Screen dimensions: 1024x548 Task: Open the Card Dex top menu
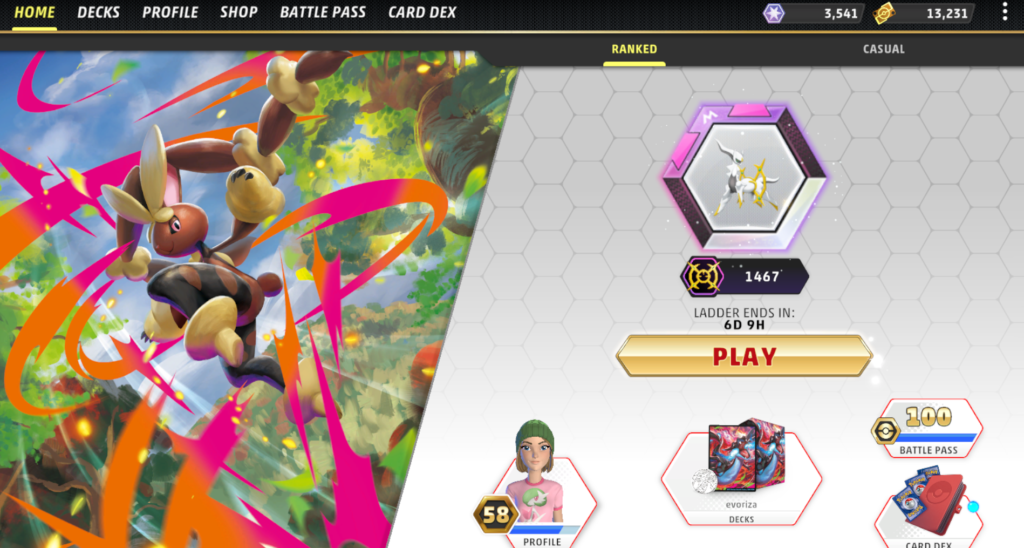point(421,13)
